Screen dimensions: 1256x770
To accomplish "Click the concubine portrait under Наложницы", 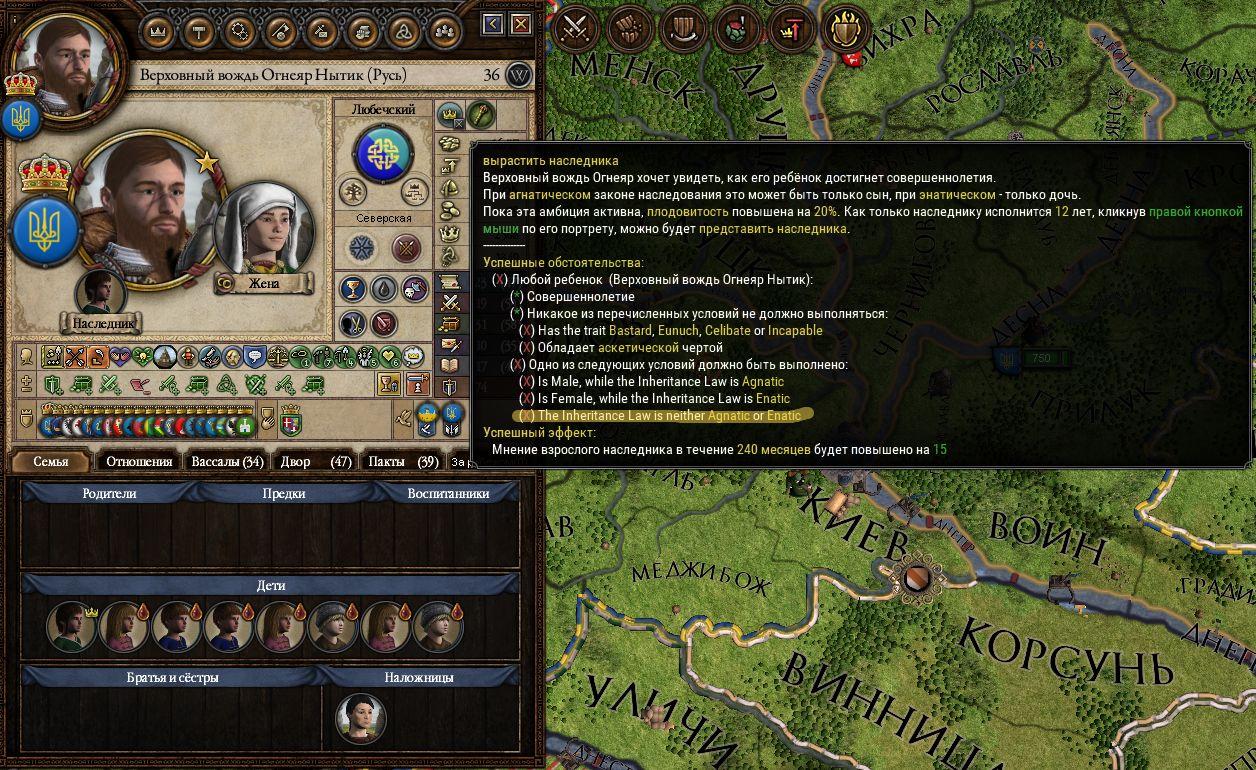I will click(x=361, y=716).
